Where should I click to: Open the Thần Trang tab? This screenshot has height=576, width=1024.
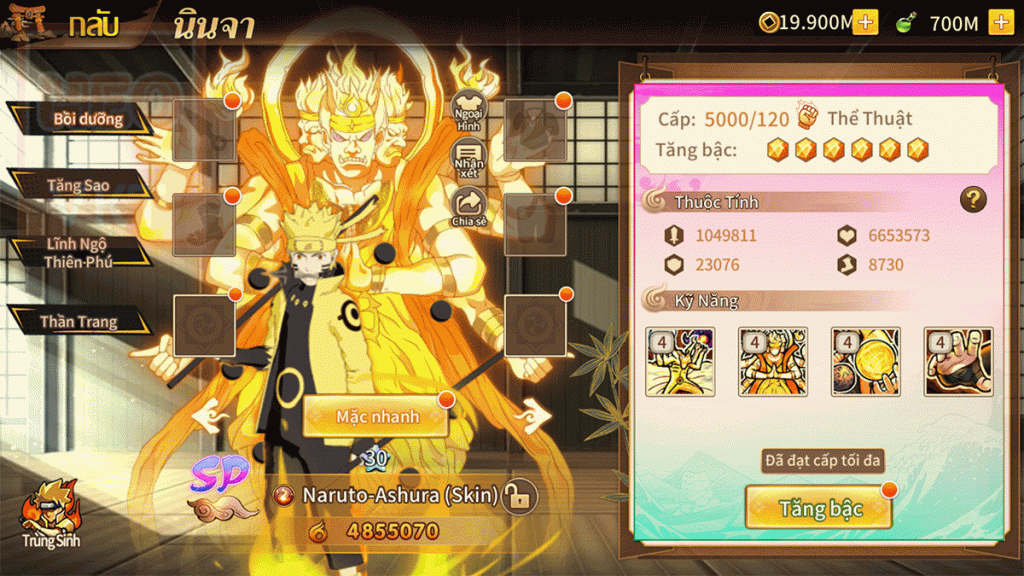click(78, 322)
